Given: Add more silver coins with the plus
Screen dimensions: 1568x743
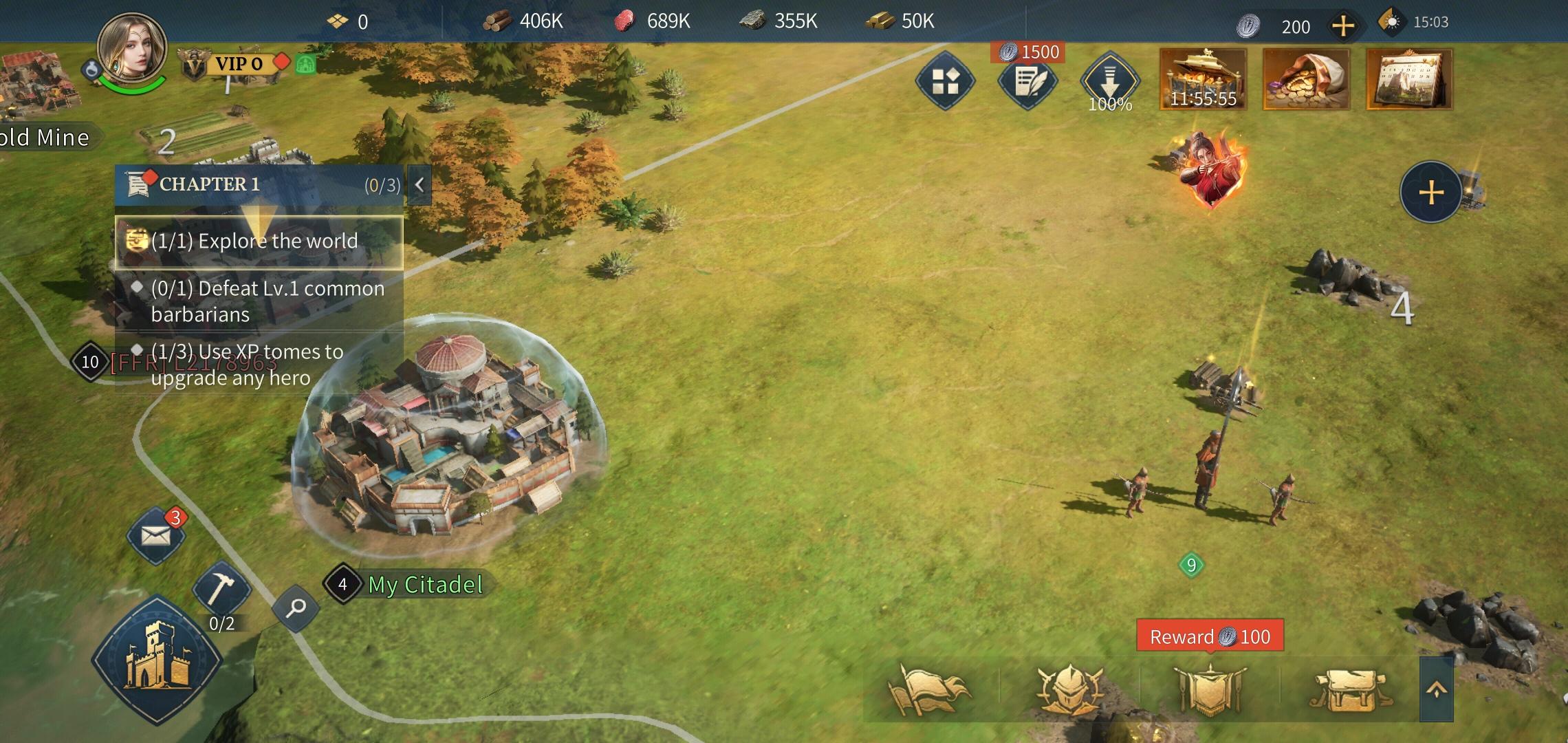Looking at the screenshot, I should coord(1342,27).
